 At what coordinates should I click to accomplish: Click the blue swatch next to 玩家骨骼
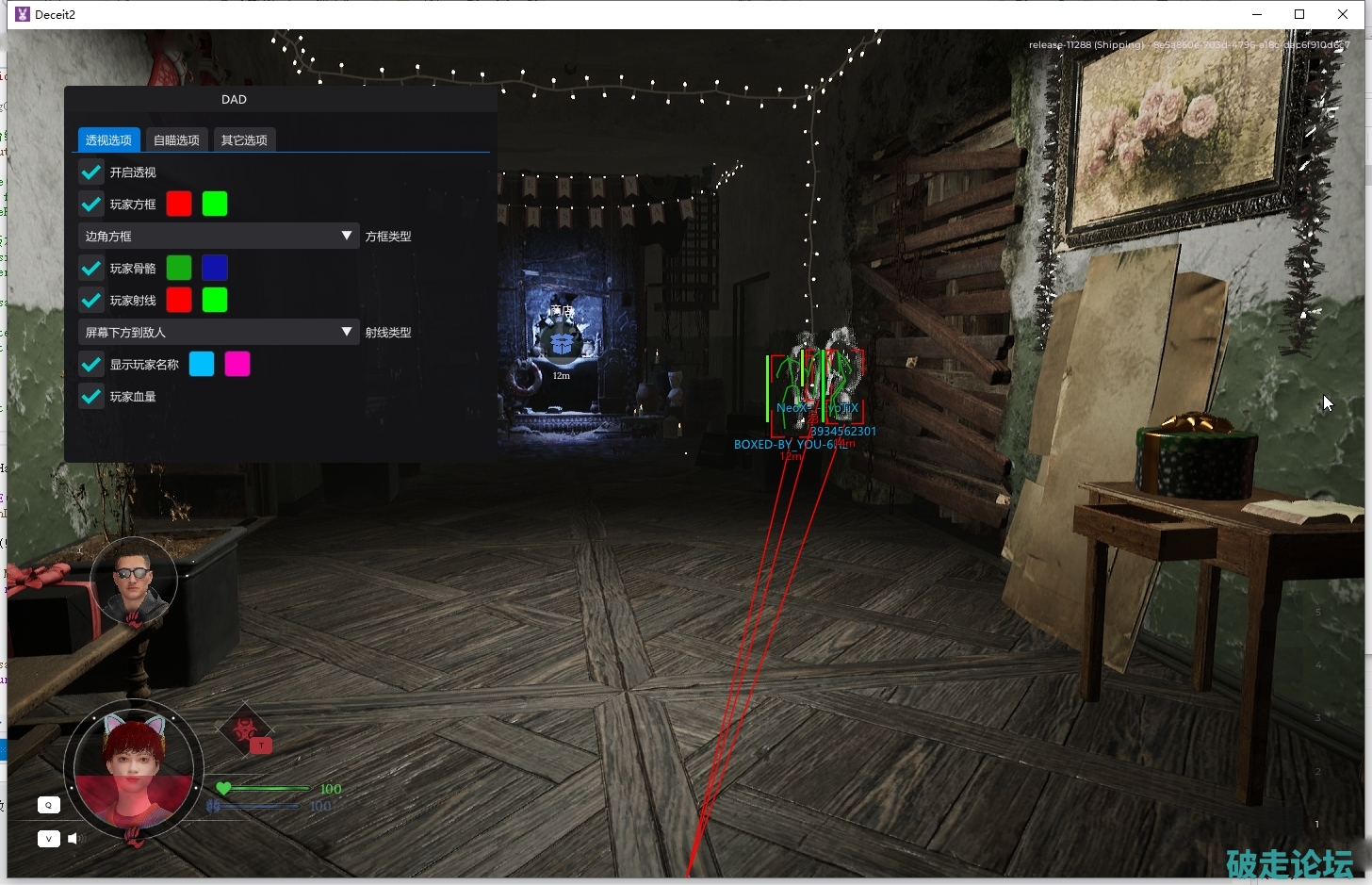(x=215, y=269)
